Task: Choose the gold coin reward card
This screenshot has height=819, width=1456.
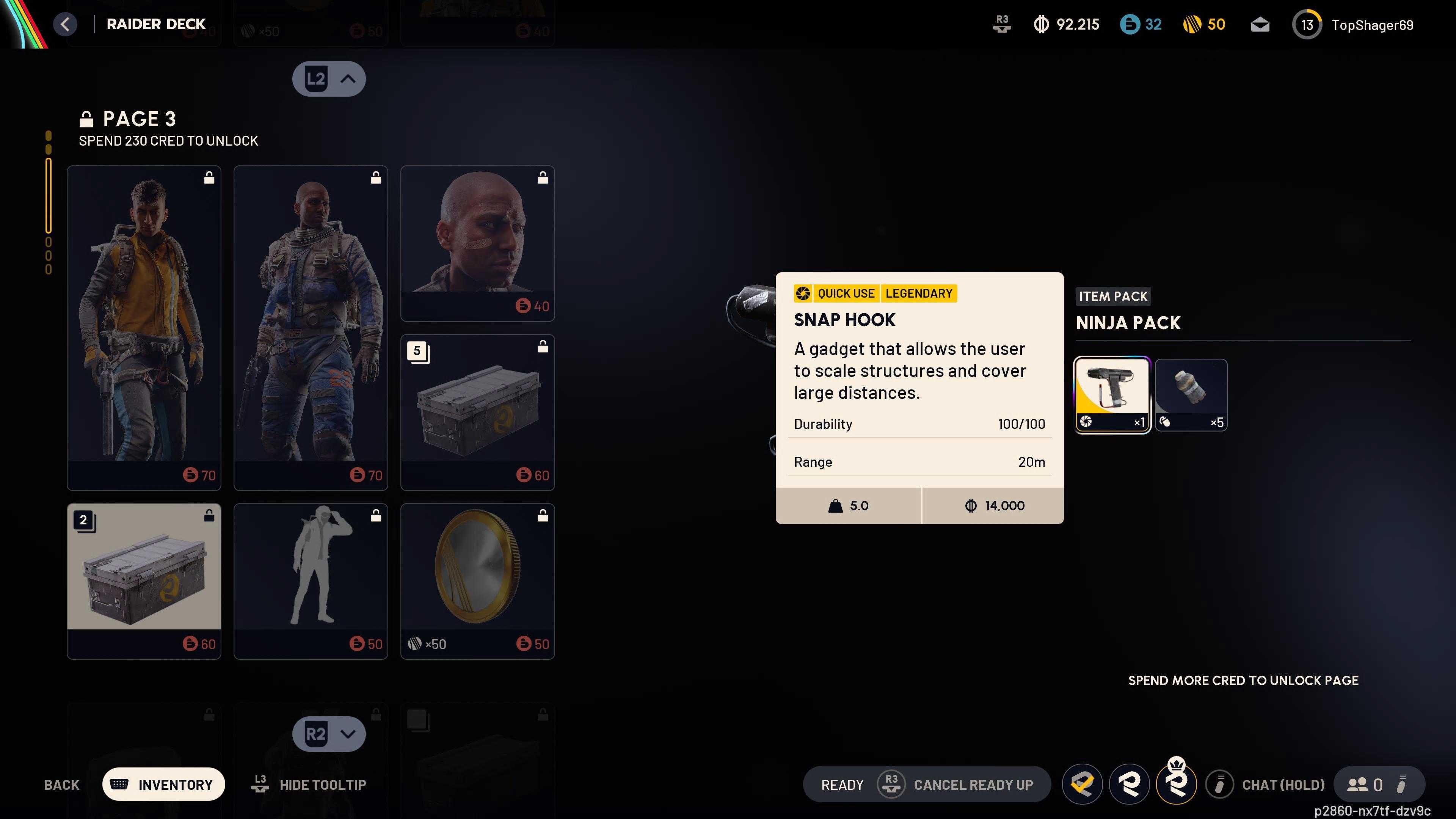Action: click(477, 581)
